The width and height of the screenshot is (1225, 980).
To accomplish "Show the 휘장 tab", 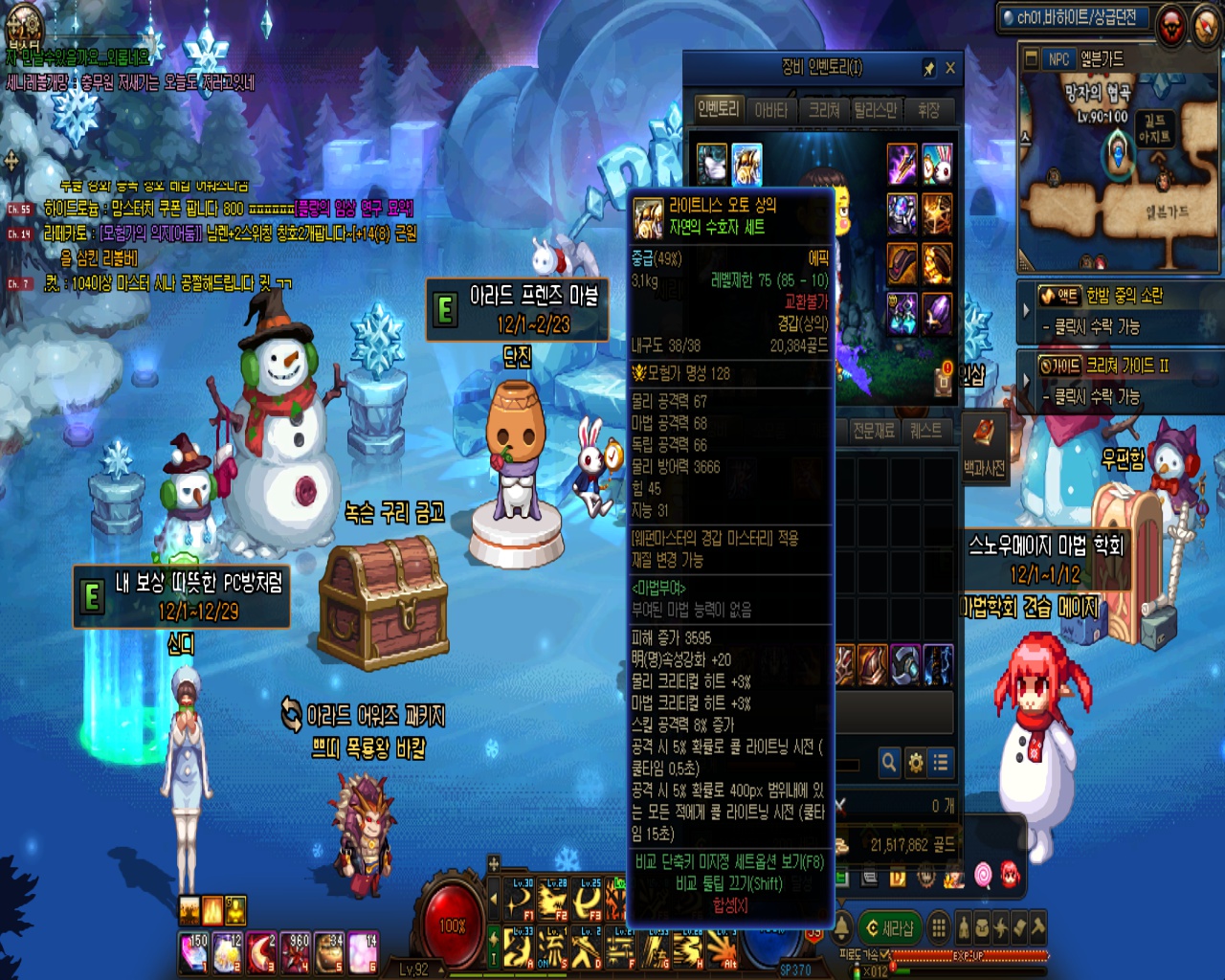I will [x=928, y=110].
